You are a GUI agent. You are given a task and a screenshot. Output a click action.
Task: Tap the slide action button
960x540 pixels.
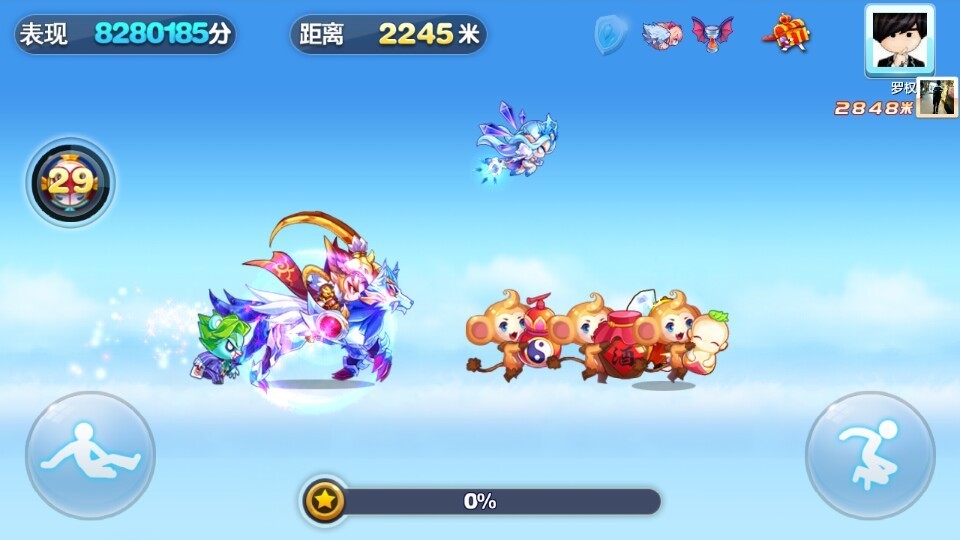90,454
